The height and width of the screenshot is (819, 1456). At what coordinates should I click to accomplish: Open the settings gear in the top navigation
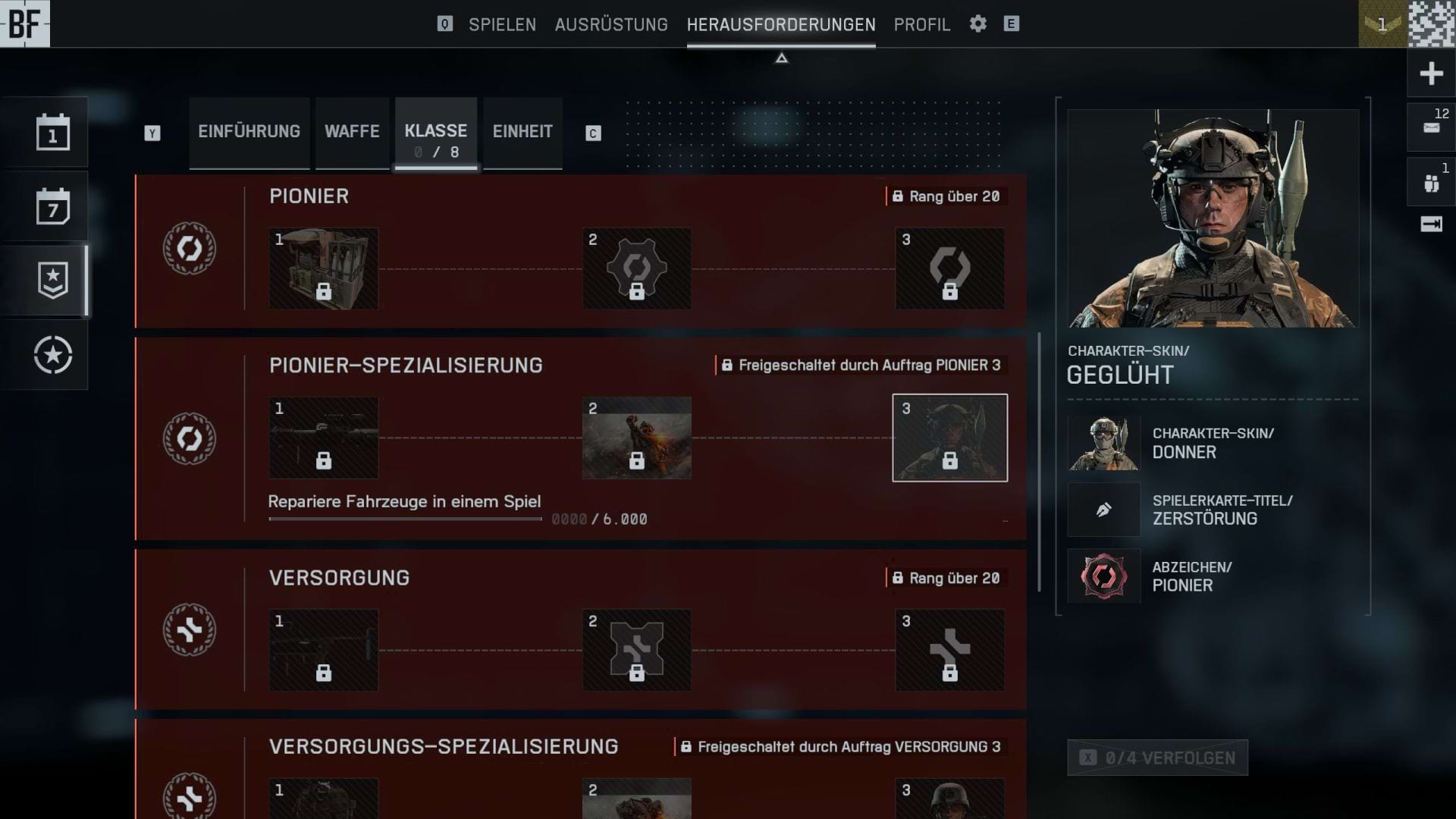click(977, 24)
